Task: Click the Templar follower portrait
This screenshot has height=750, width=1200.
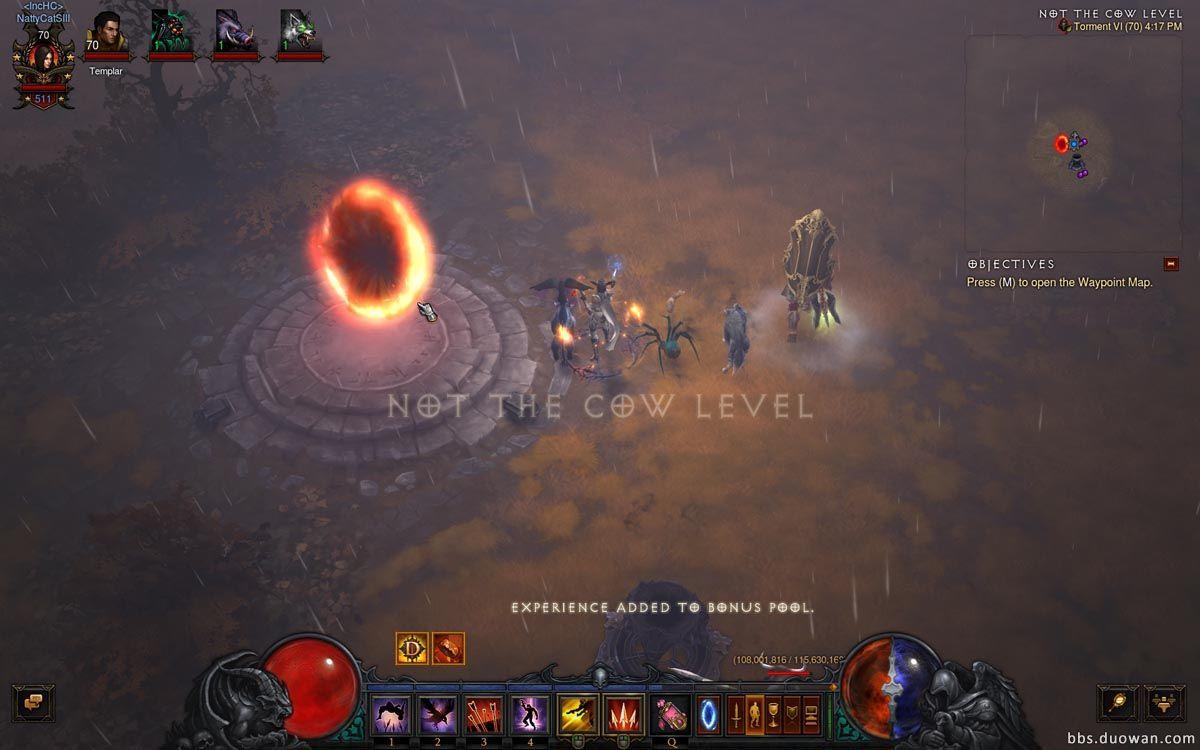Action: pyautogui.click(x=106, y=34)
